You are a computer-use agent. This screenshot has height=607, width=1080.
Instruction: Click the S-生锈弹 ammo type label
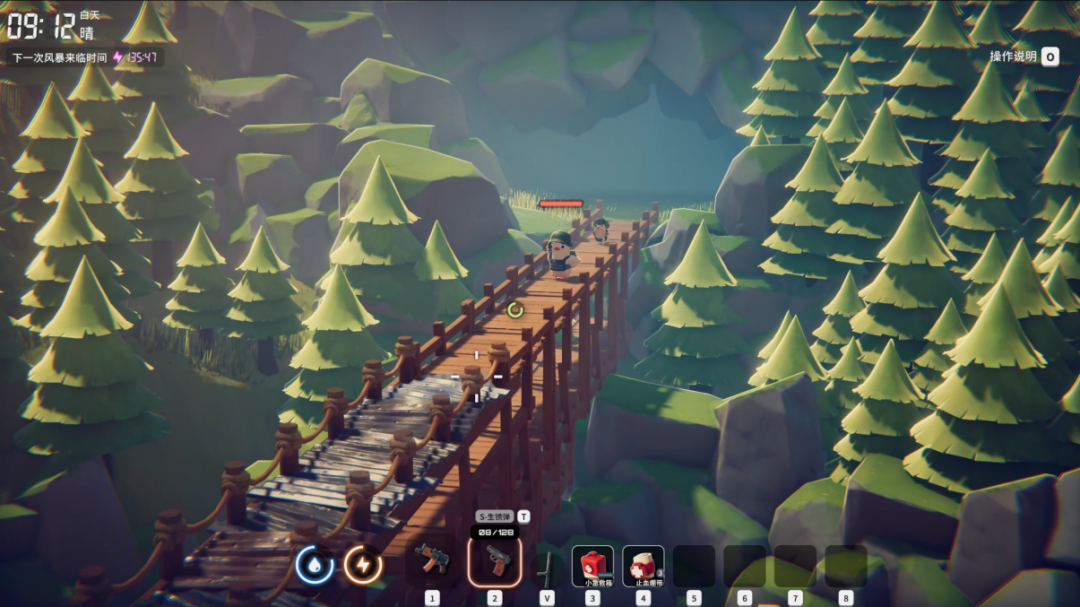click(x=495, y=516)
